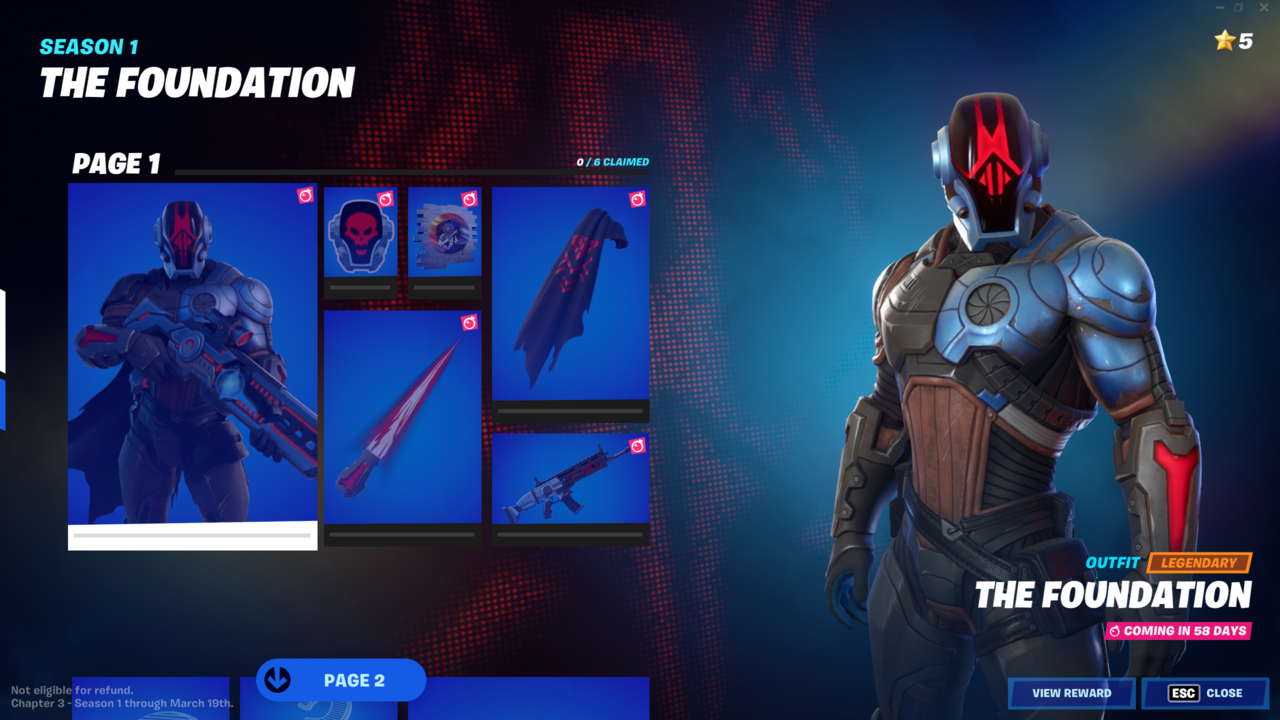This screenshot has width=1280, height=720.
Task: Click the Legendary rarity badge
Action: (1200, 563)
